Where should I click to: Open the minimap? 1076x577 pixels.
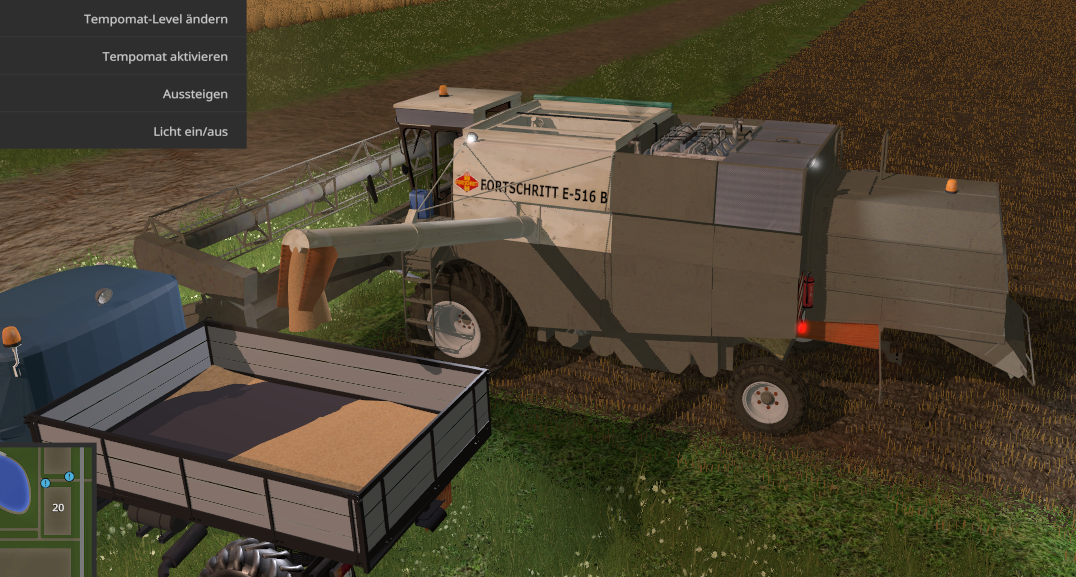[x=47, y=510]
